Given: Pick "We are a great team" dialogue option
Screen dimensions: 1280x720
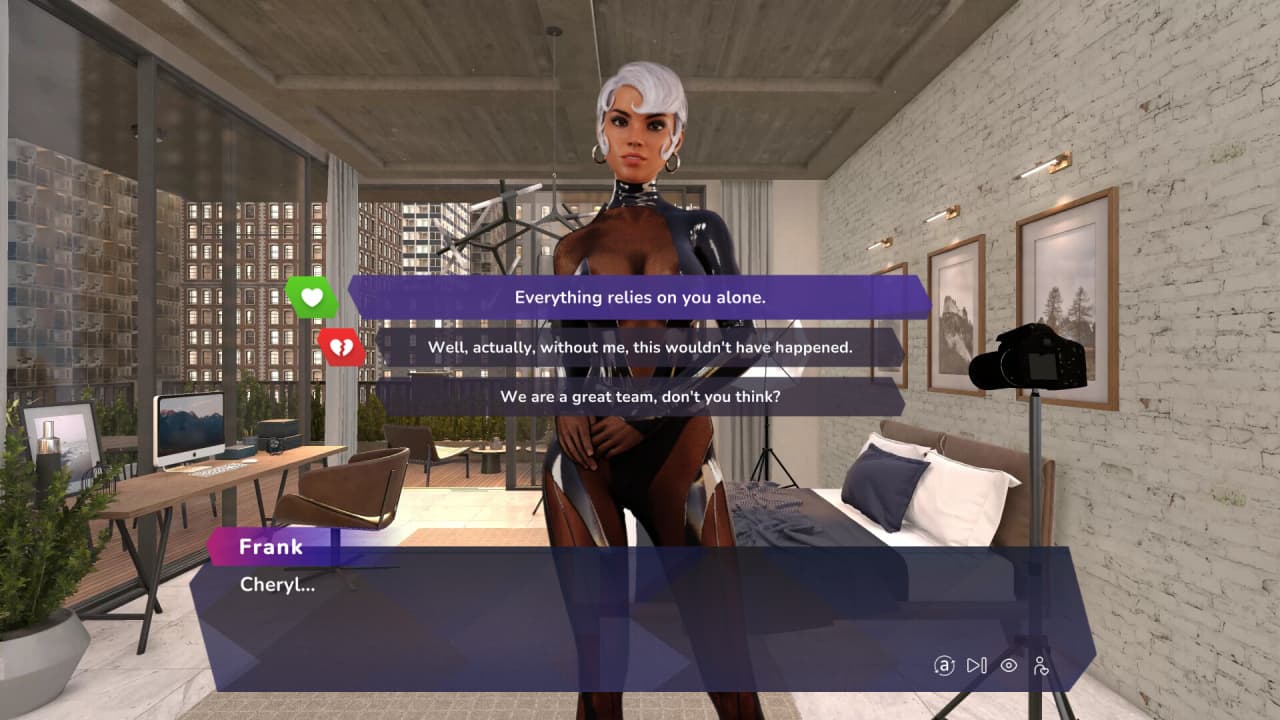Looking at the screenshot, I should (x=640, y=396).
